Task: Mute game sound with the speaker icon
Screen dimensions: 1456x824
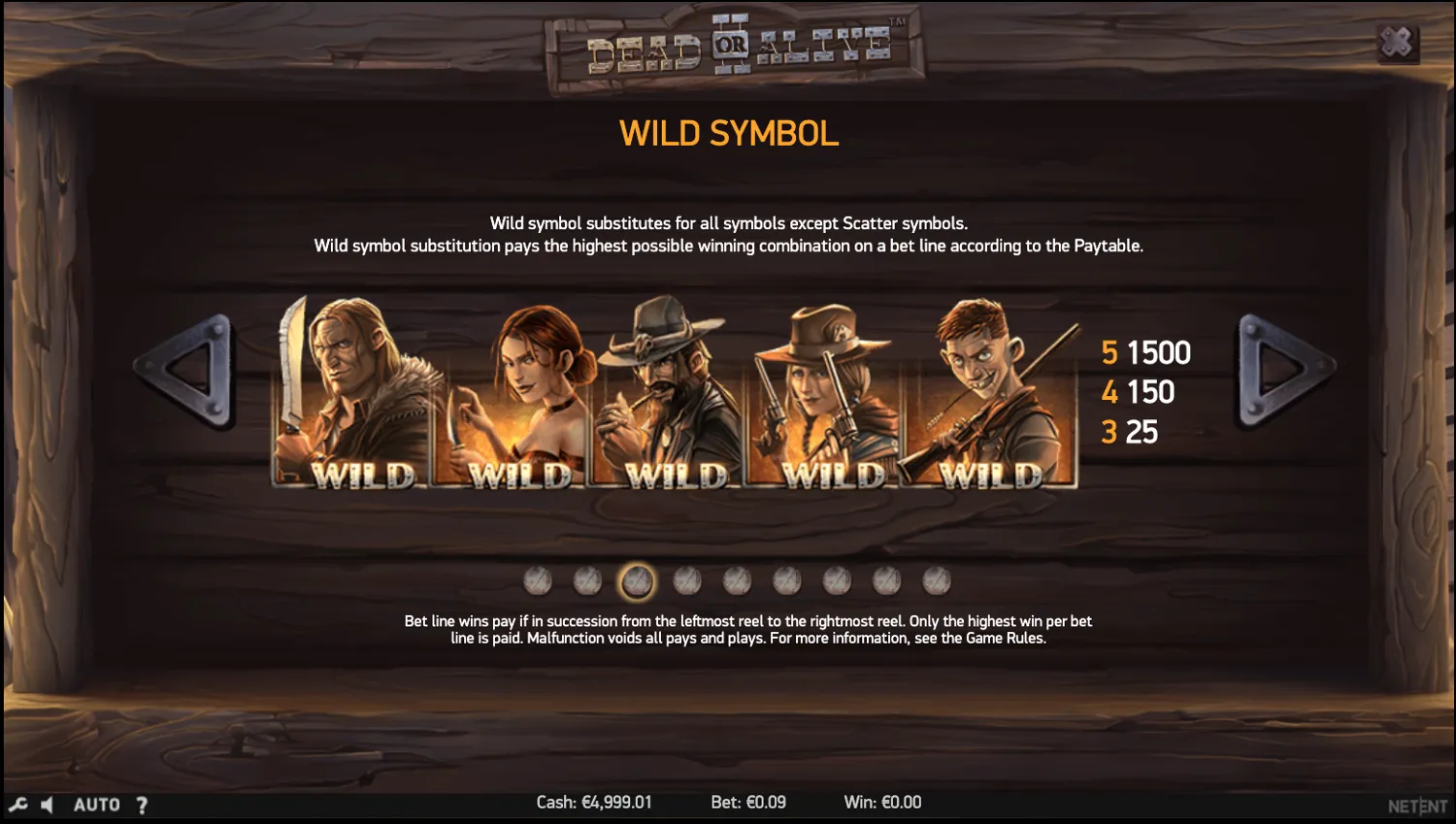Action: point(47,804)
